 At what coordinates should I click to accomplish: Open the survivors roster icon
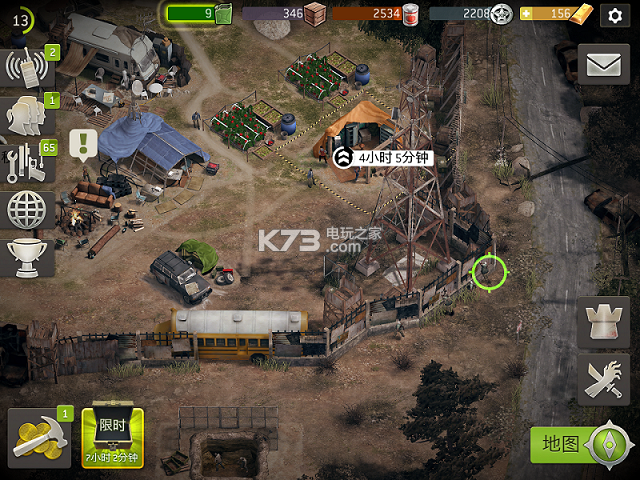point(26,116)
